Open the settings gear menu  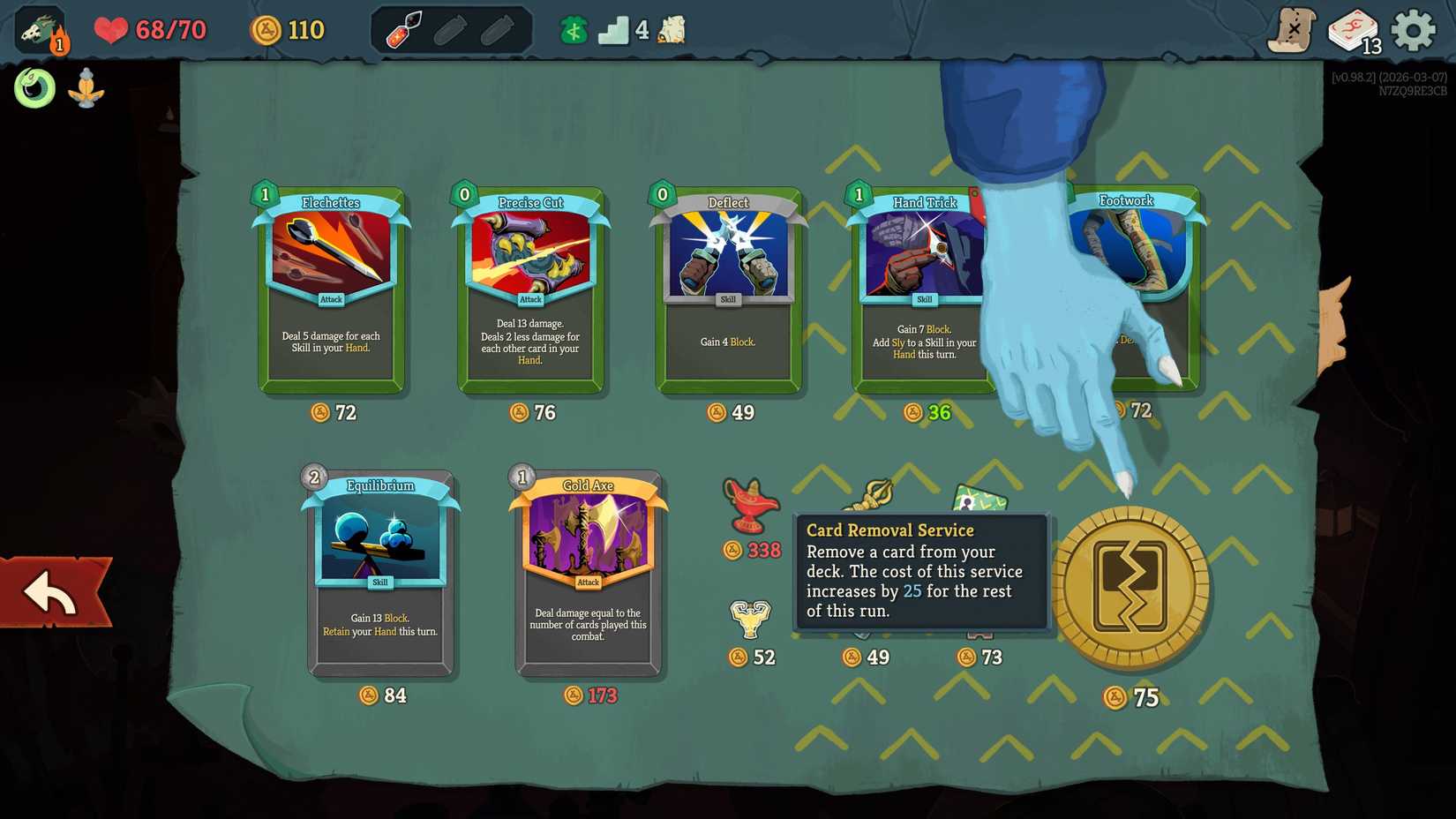(x=1413, y=27)
